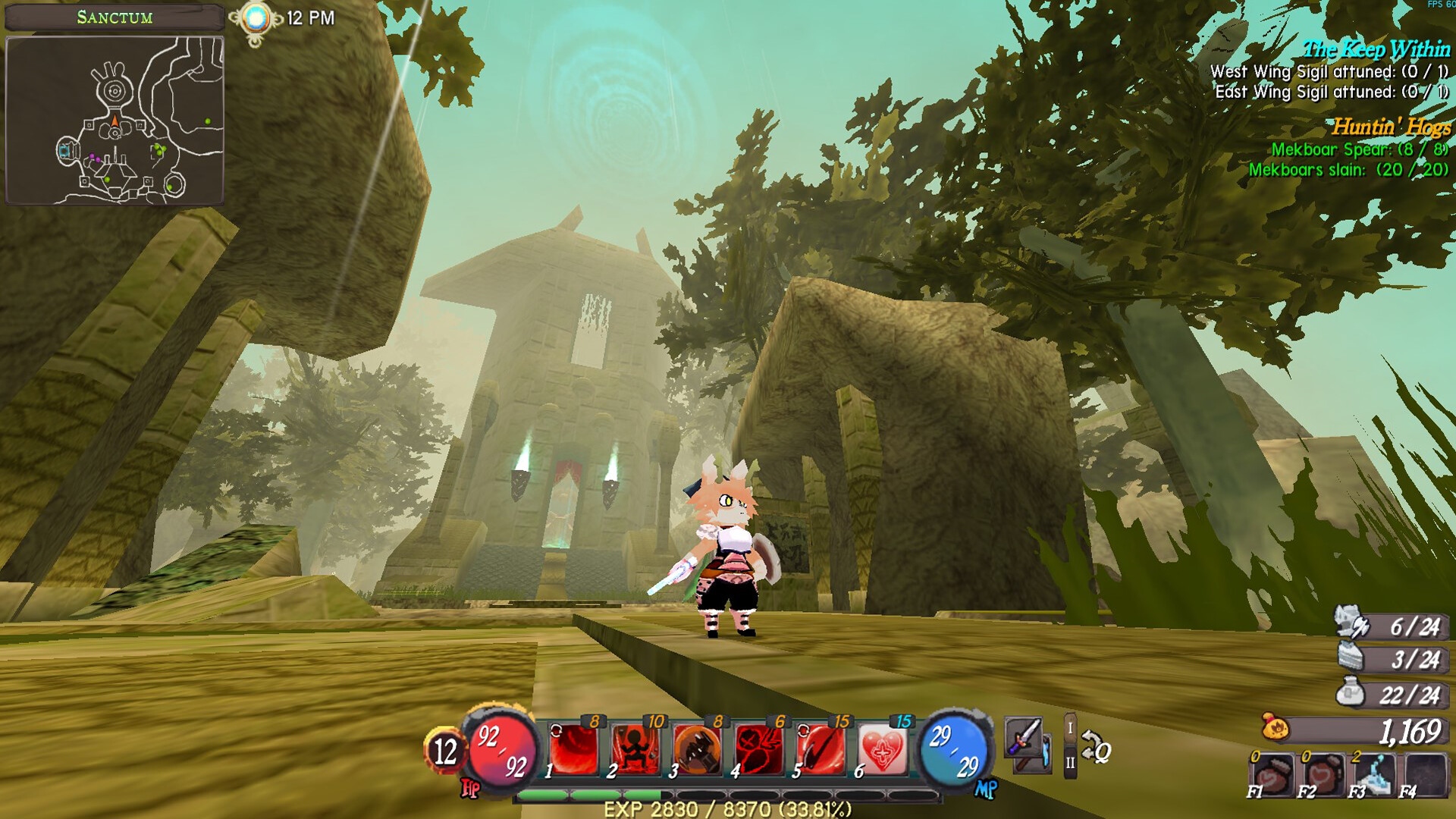Open the sack inventory showing 22/24
This screenshot has height=819, width=1456.
(x=1350, y=692)
